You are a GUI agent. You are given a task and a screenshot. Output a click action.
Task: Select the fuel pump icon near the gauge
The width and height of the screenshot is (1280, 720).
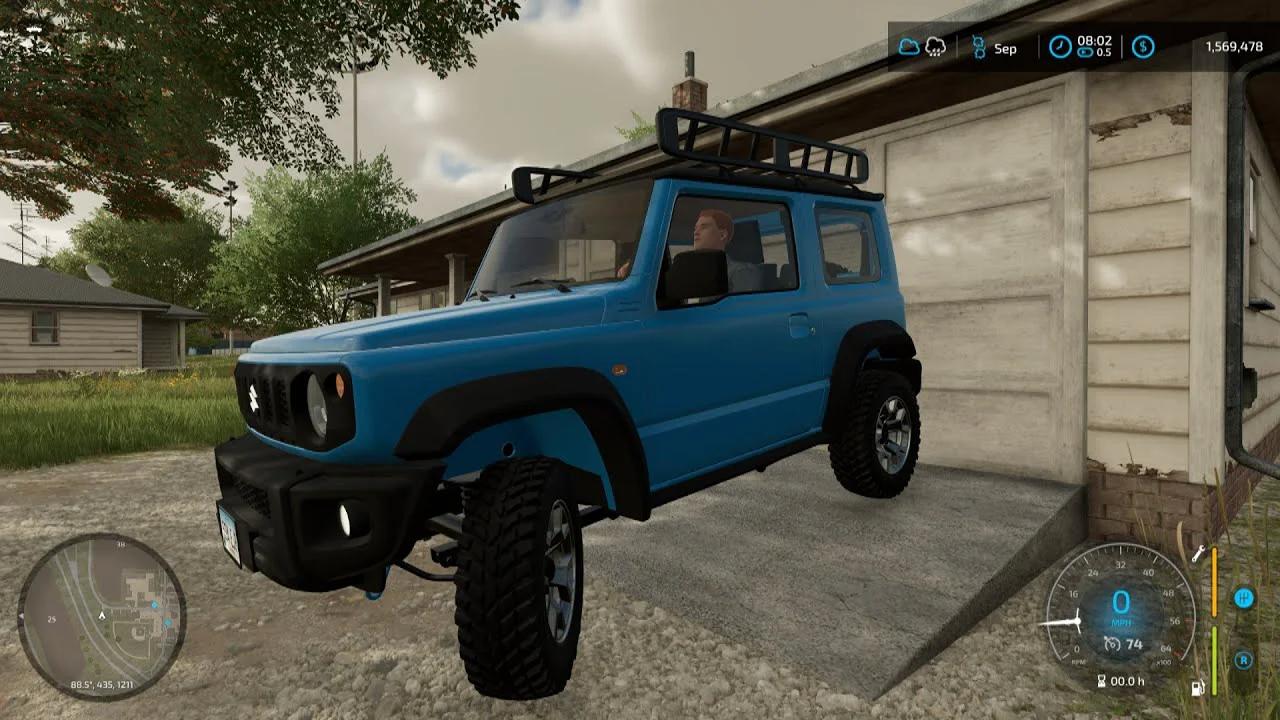click(x=1197, y=687)
